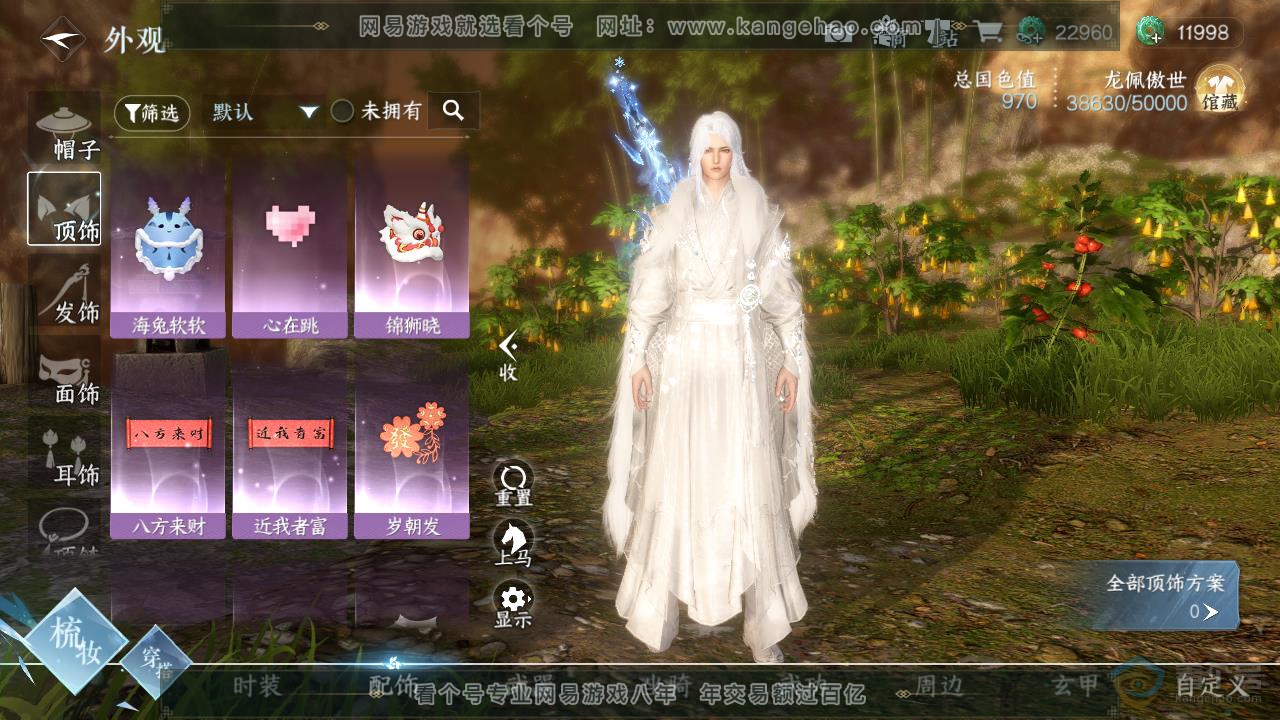Pick the 心在跳 pink heart ornament
Viewport: 1280px width, 720px height.
click(290, 247)
